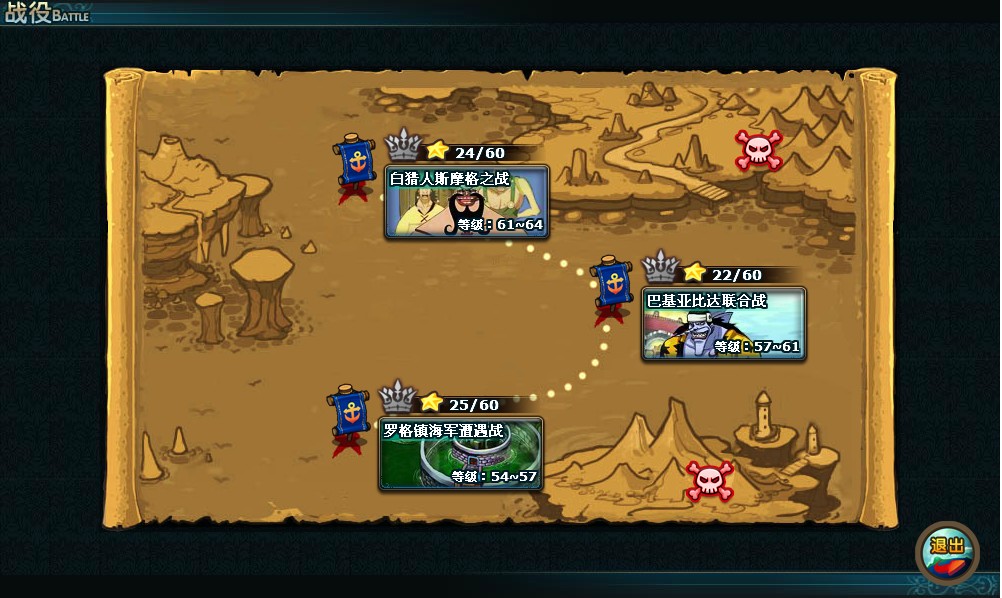Image resolution: width=1002 pixels, height=598 pixels.
Task: Select the red skull marker near the mountains
Action: [x=757, y=150]
